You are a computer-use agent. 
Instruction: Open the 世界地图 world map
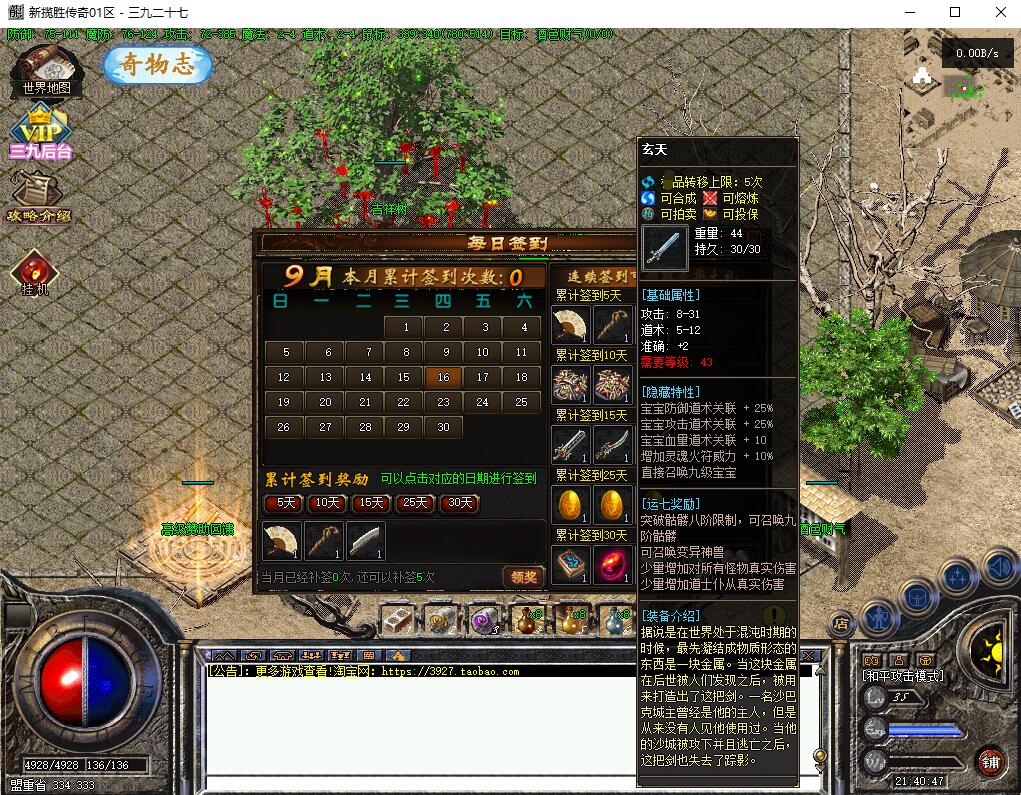point(46,70)
